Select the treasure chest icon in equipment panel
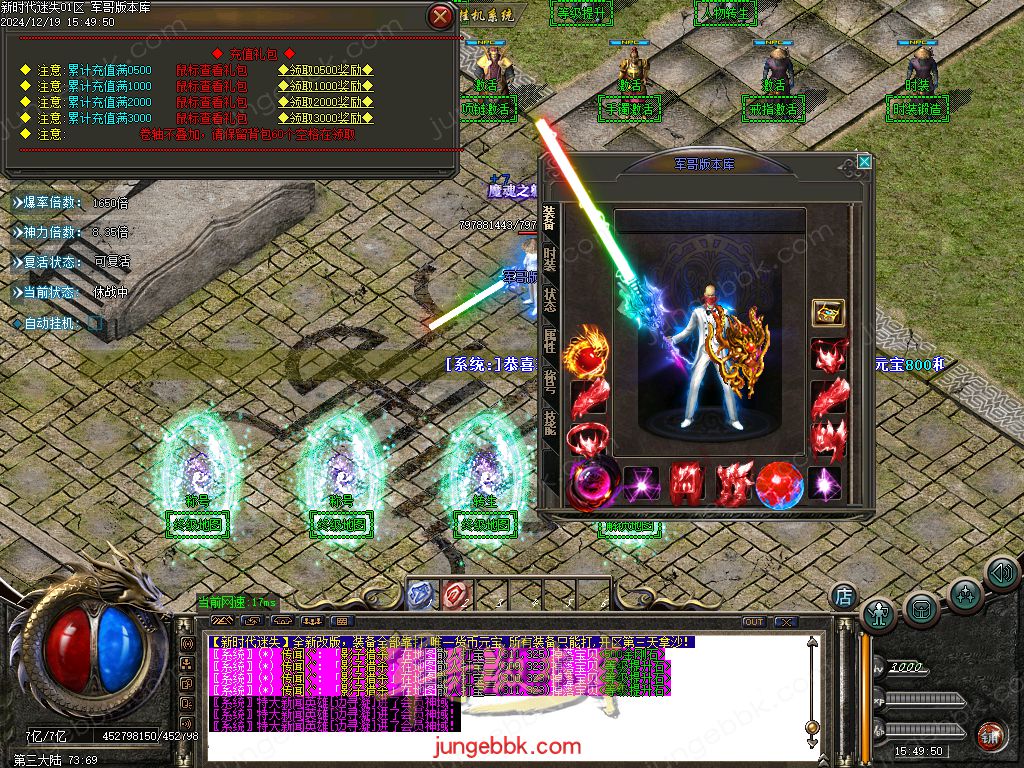This screenshot has width=1024, height=768. (828, 313)
